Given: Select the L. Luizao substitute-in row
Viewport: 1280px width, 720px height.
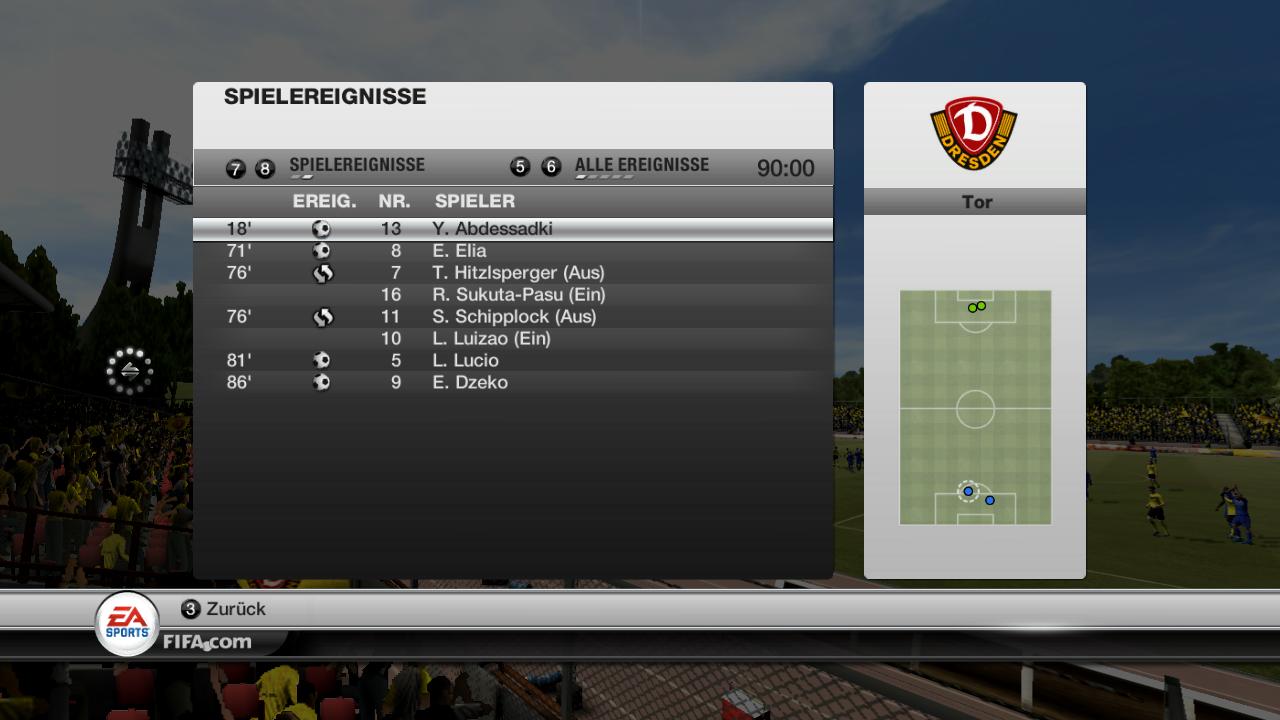Looking at the screenshot, I should coord(512,339).
